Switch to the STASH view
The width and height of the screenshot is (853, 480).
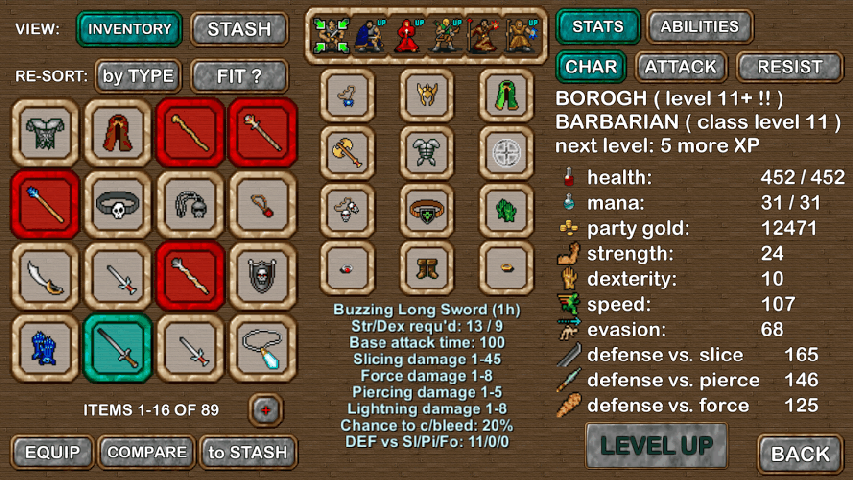click(239, 30)
